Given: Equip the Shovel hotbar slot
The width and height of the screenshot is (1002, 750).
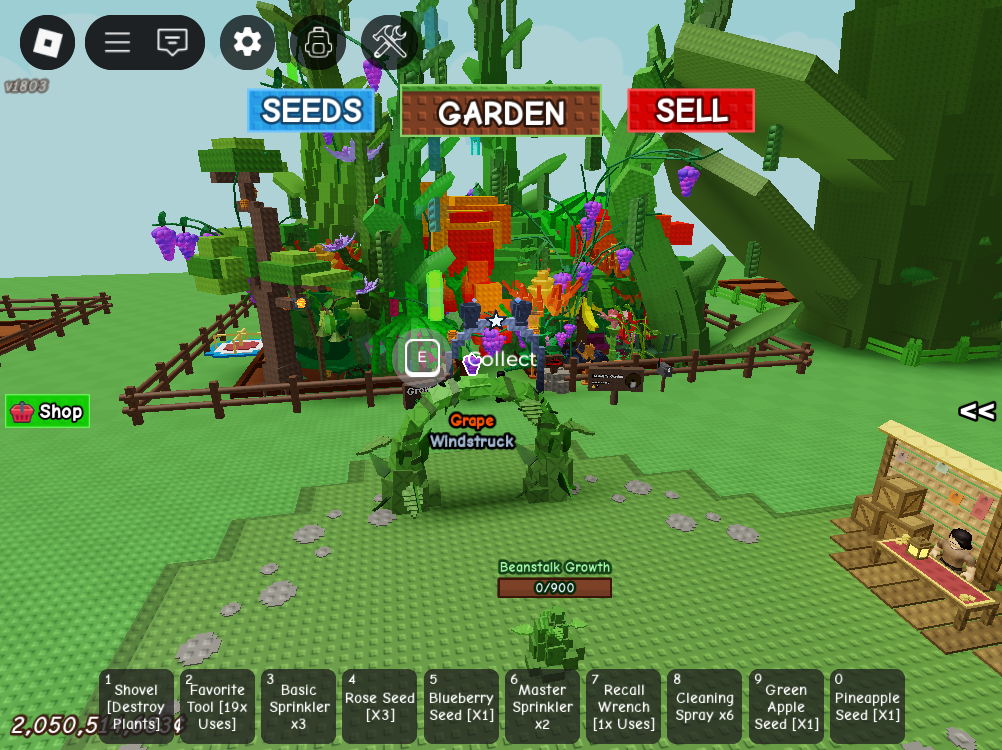Looking at the screenshot, I should [x=136, y=706].
